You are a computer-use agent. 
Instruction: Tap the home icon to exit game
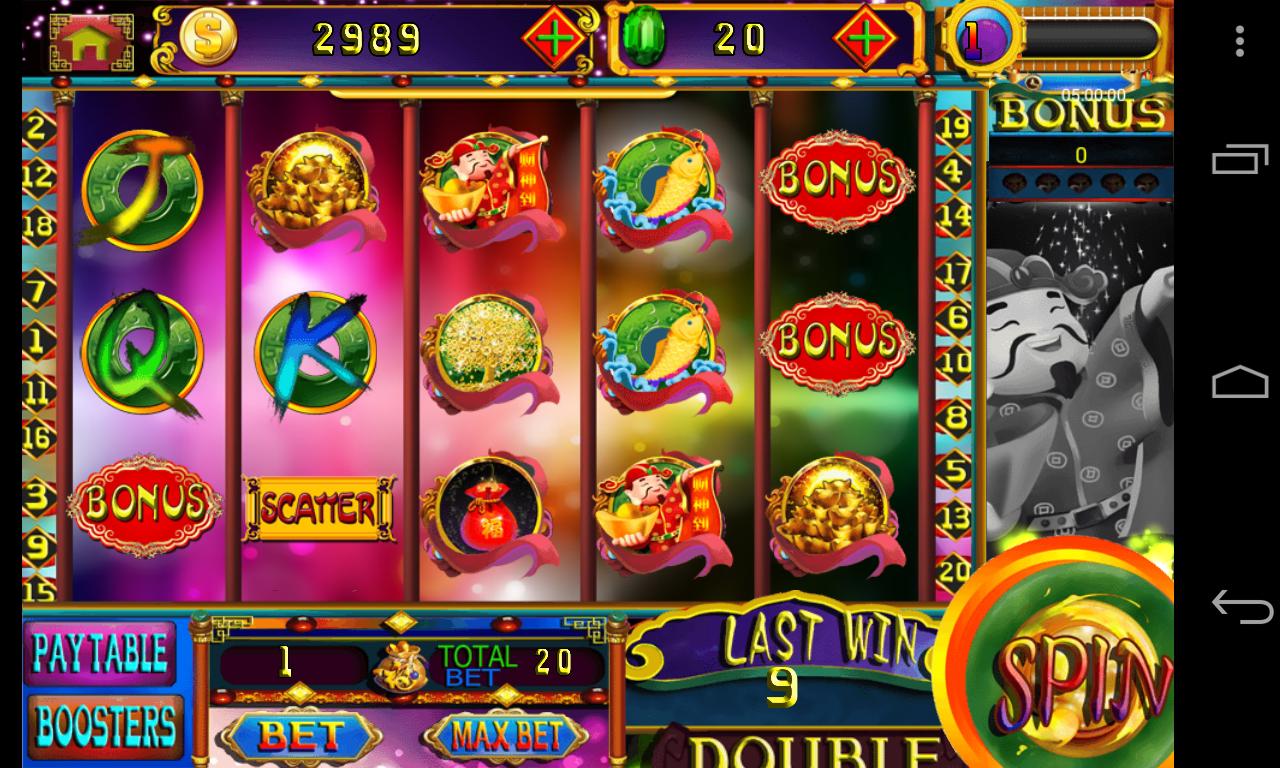click(90, 40)
